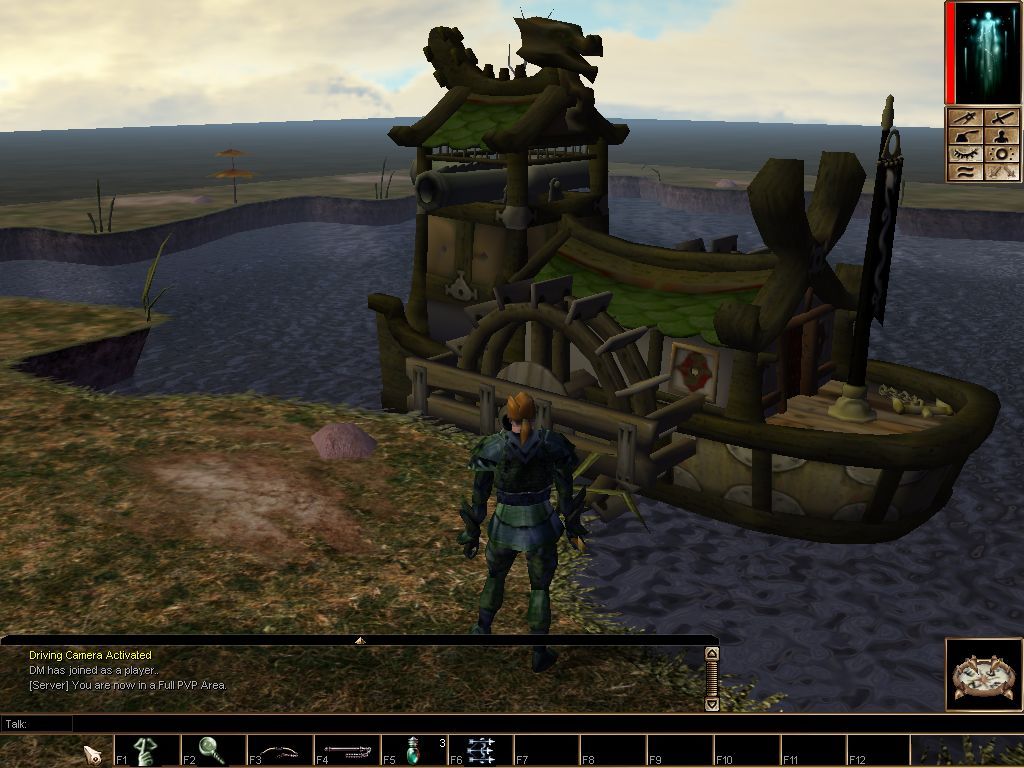The image size is (1024, 768).
Task: Click the glowing ghost character portrait
Action: [985, 52]
